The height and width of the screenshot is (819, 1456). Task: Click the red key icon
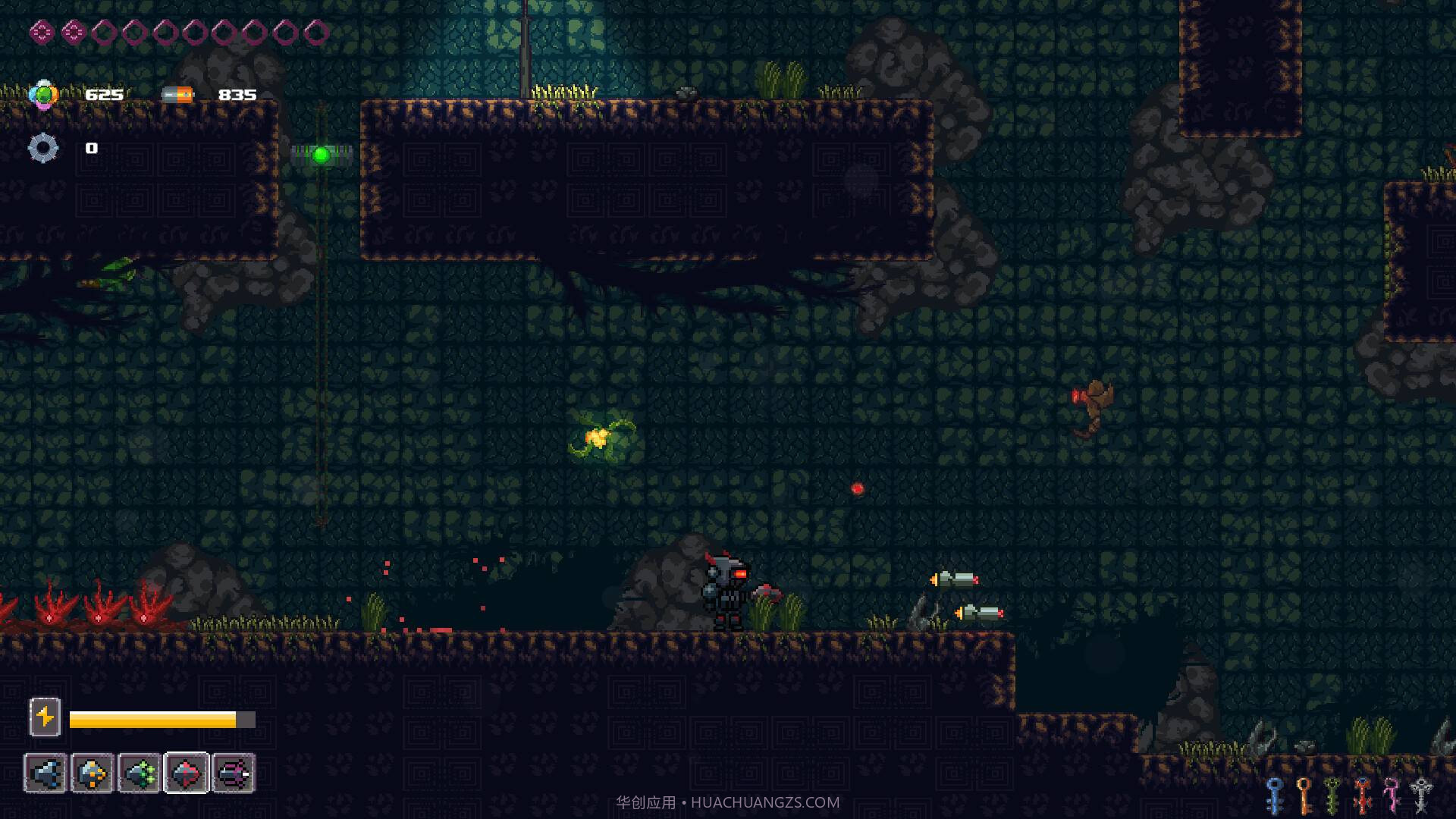click(1363, 795)
